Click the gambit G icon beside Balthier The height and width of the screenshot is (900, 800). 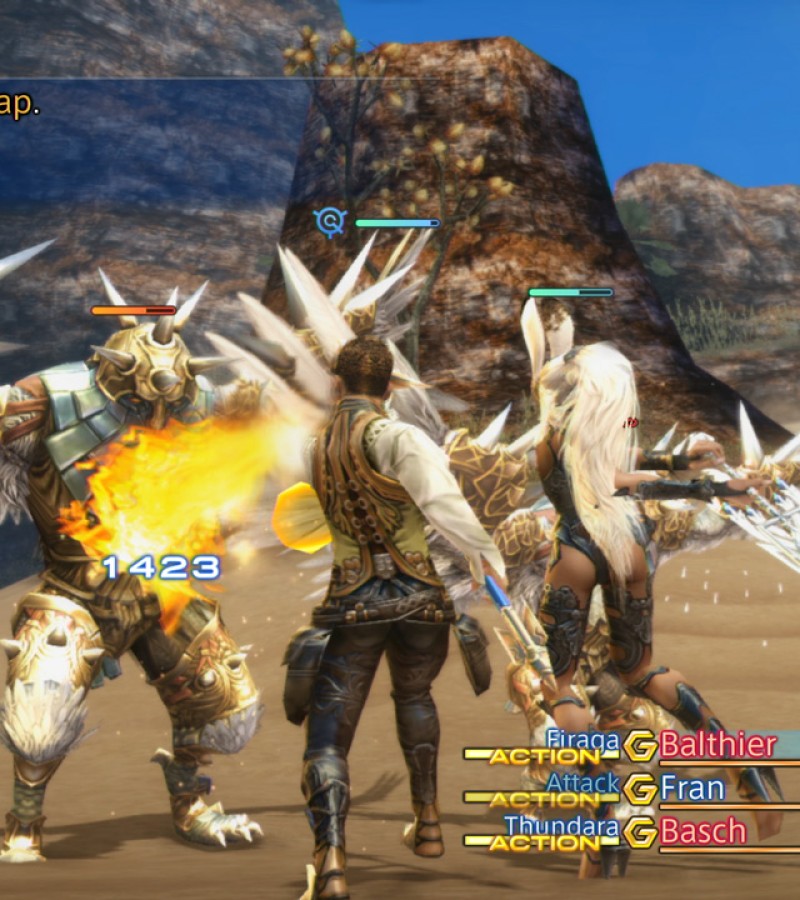point(640,746)
